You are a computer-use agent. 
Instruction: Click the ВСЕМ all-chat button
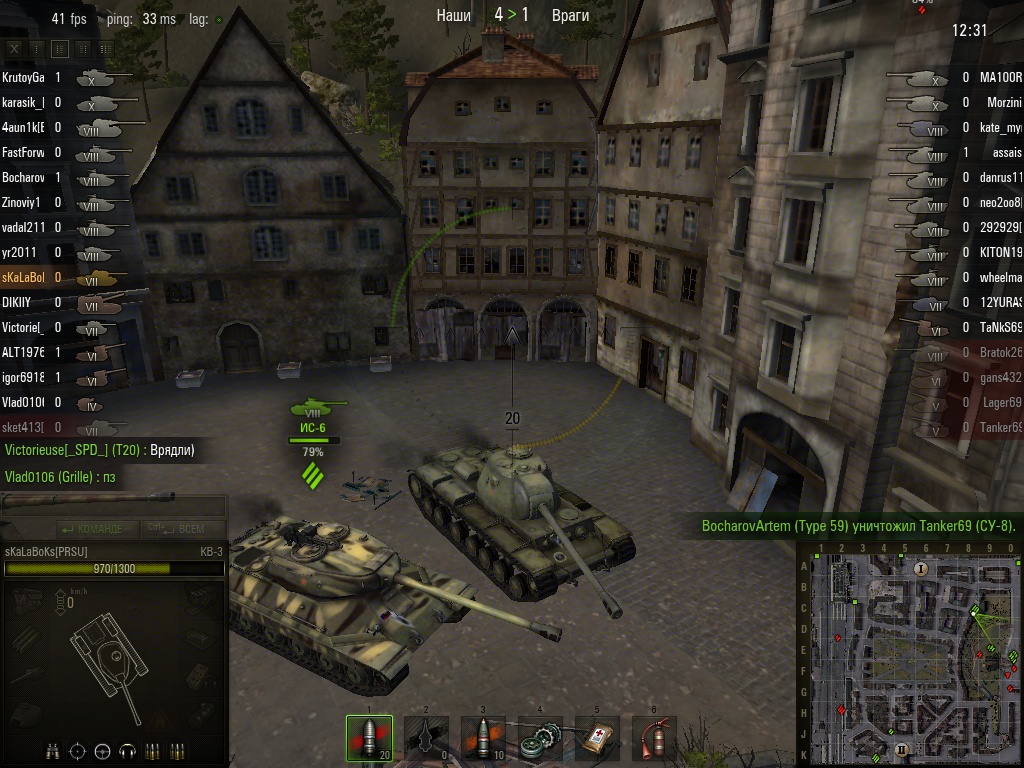(x=178, y=528)
